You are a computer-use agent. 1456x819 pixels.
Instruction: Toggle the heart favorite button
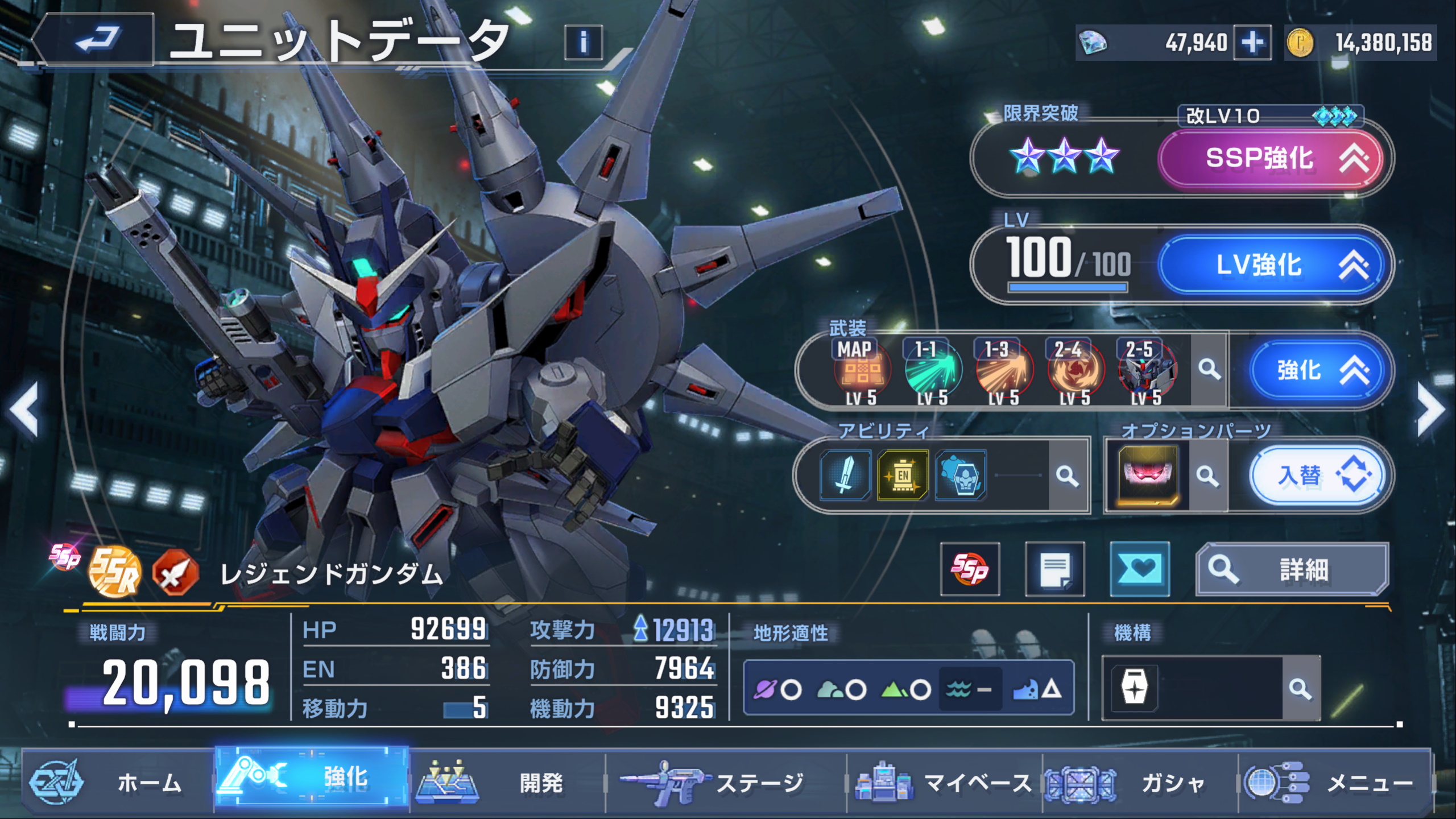pos(1139,569)
